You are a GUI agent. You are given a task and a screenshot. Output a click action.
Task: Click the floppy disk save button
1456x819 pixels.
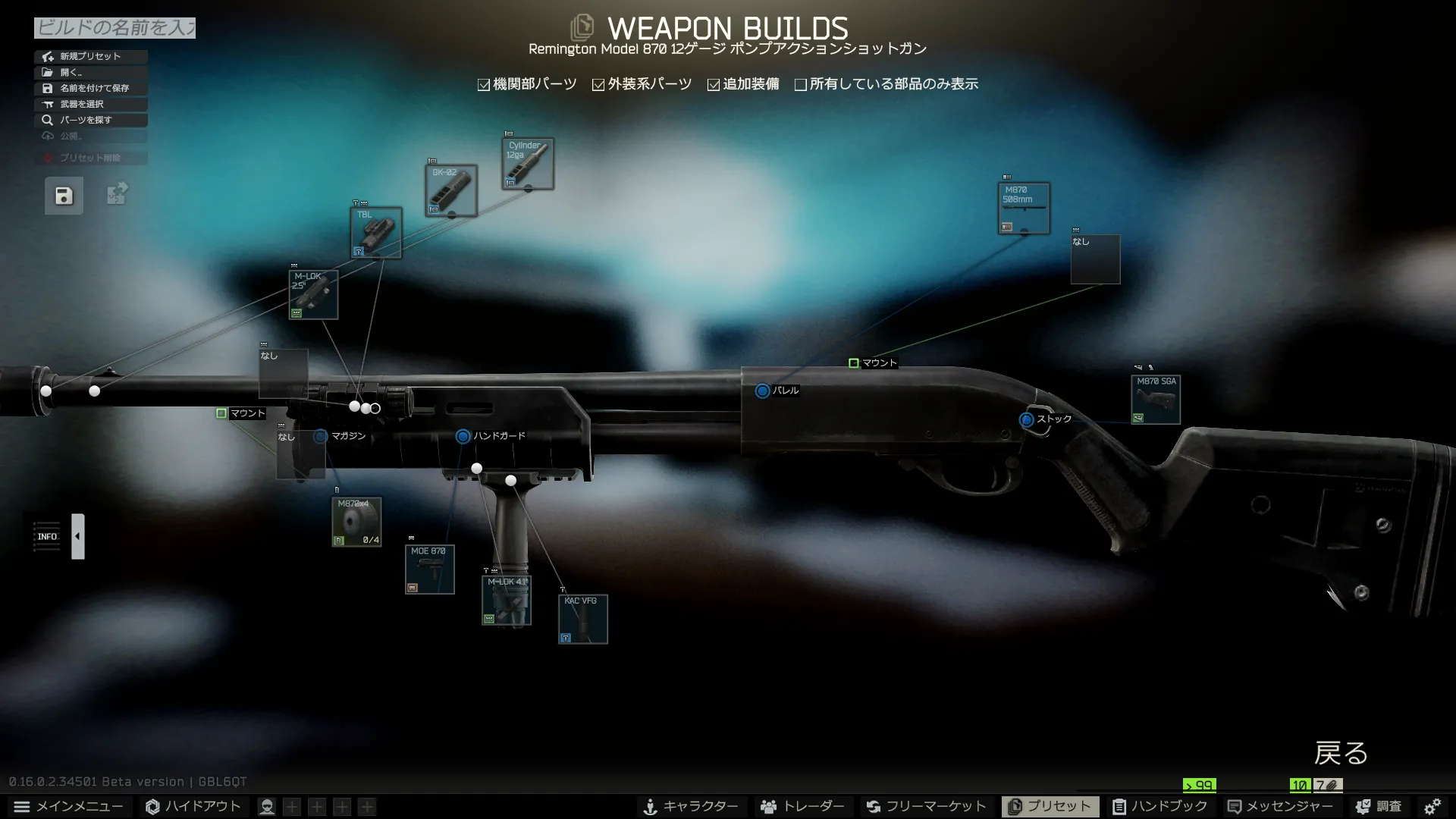click(64, 196)
